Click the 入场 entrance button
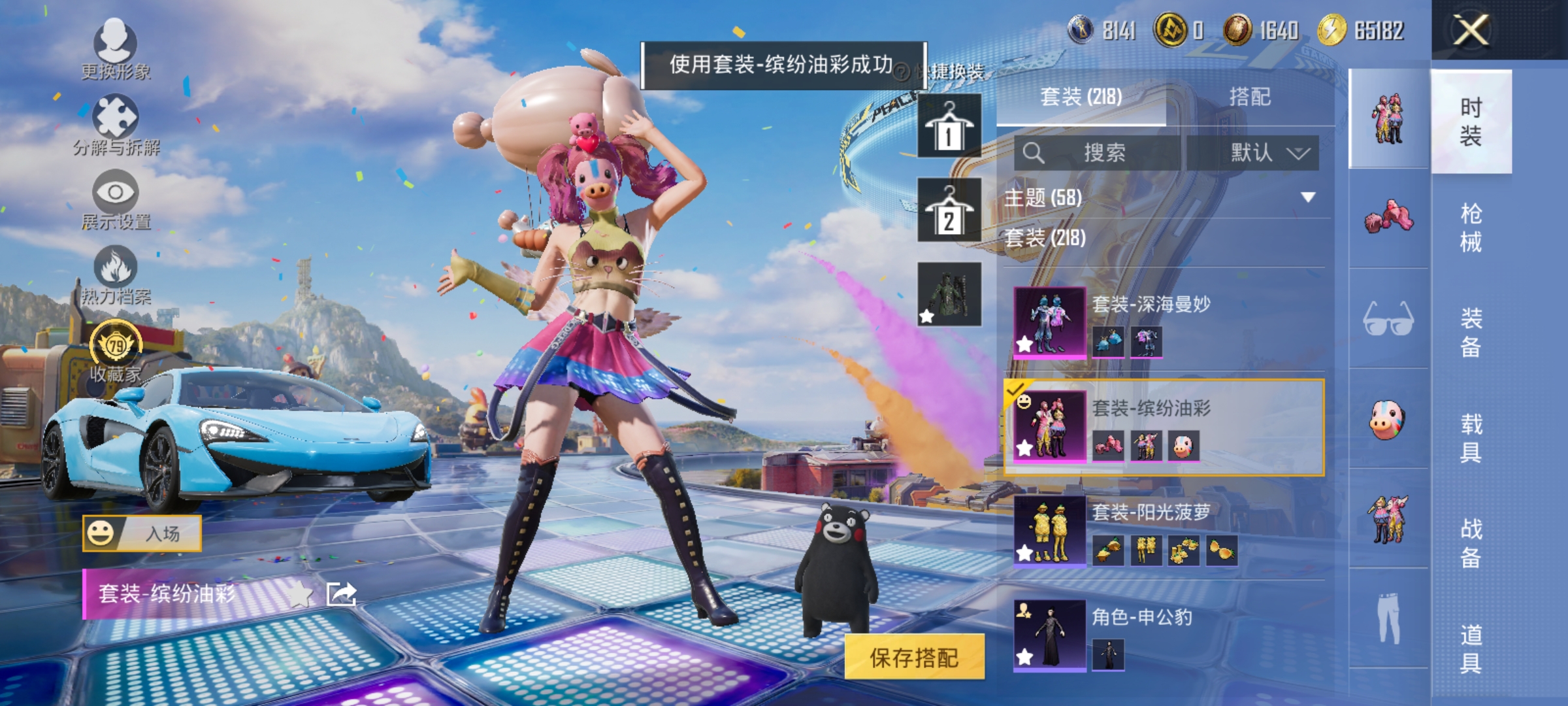Image resolution: width=1568 pixels, height=706 pixels. click(142, 535)
